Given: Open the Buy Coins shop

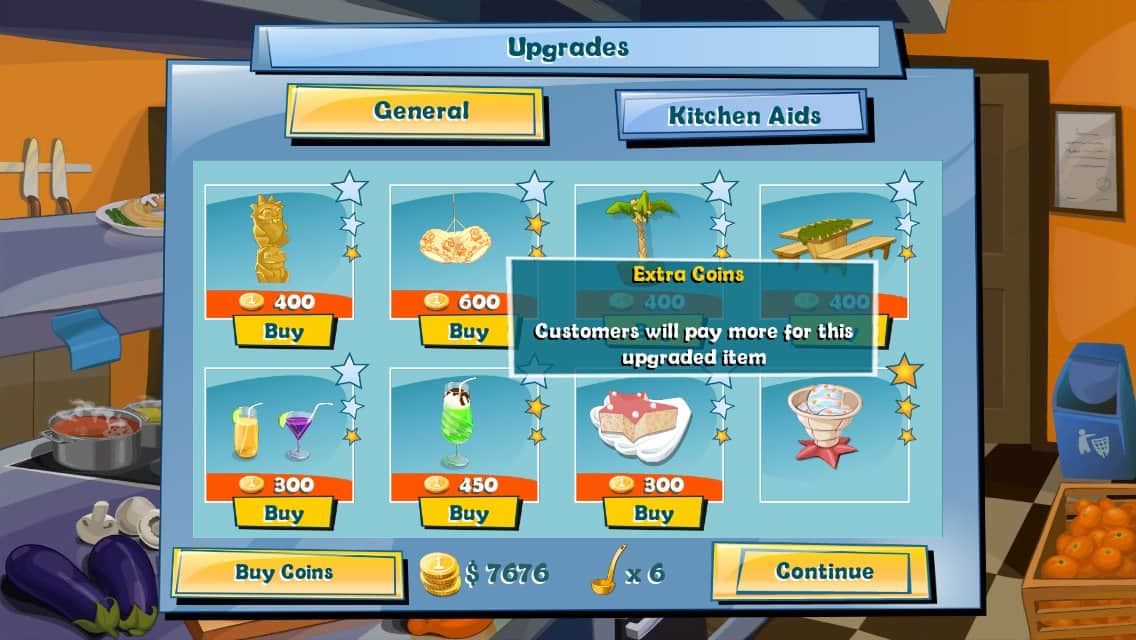Looking at the screenshot, I should pos(285,573).
